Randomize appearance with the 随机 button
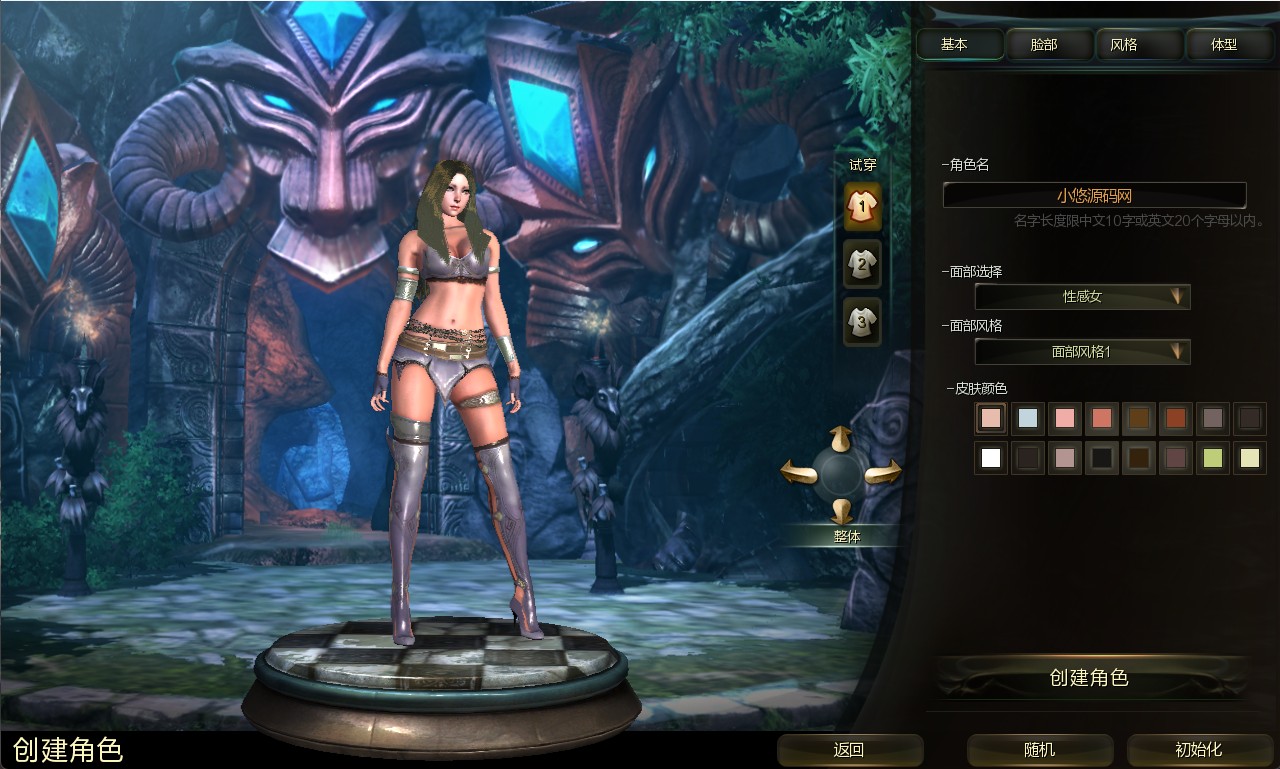 coord(1040,750)
